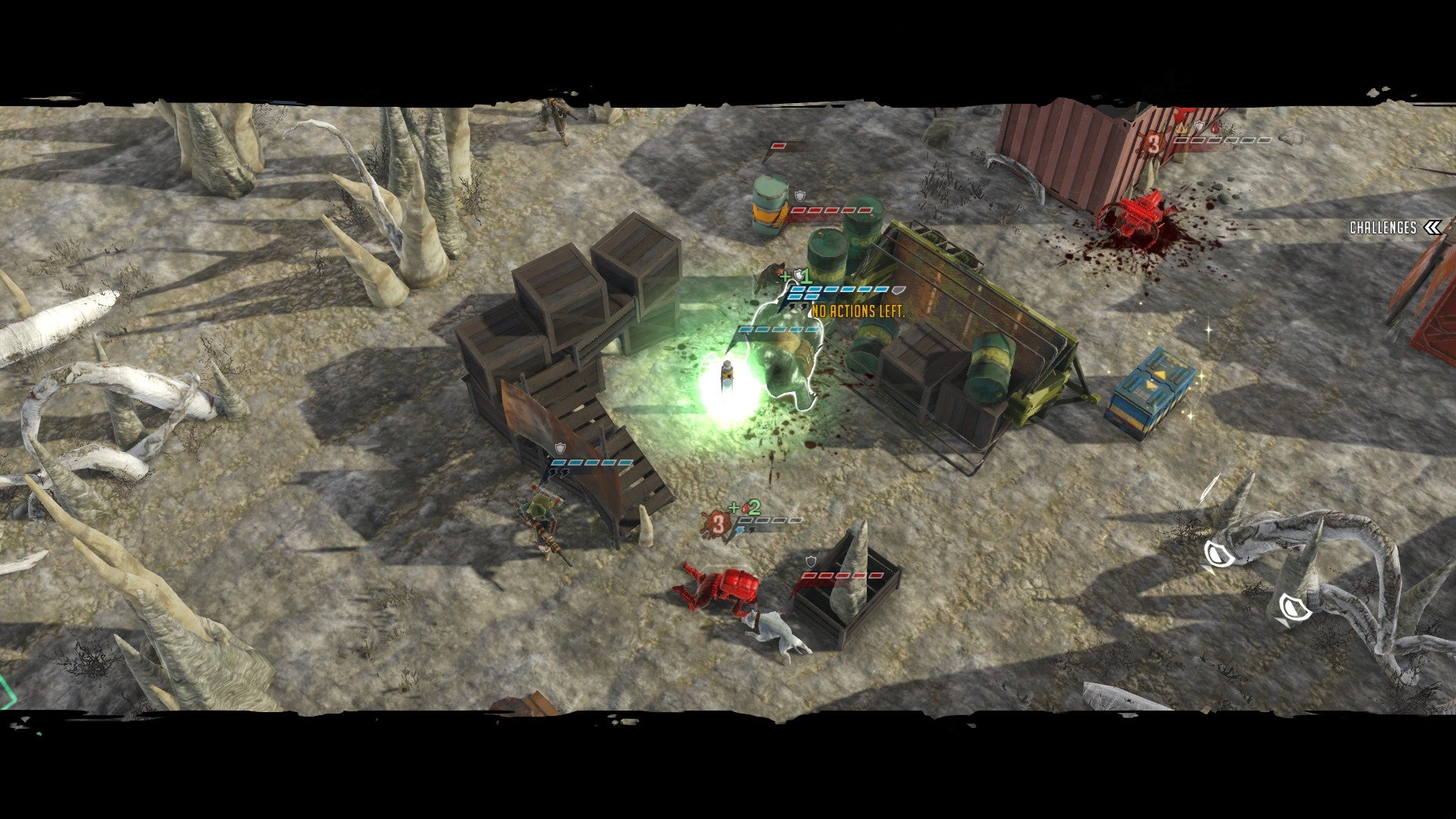Viewport: 1456px width, 819px height.
Task: Click the shield icon above the glowing mutant
Action: (x=898, y=290)
